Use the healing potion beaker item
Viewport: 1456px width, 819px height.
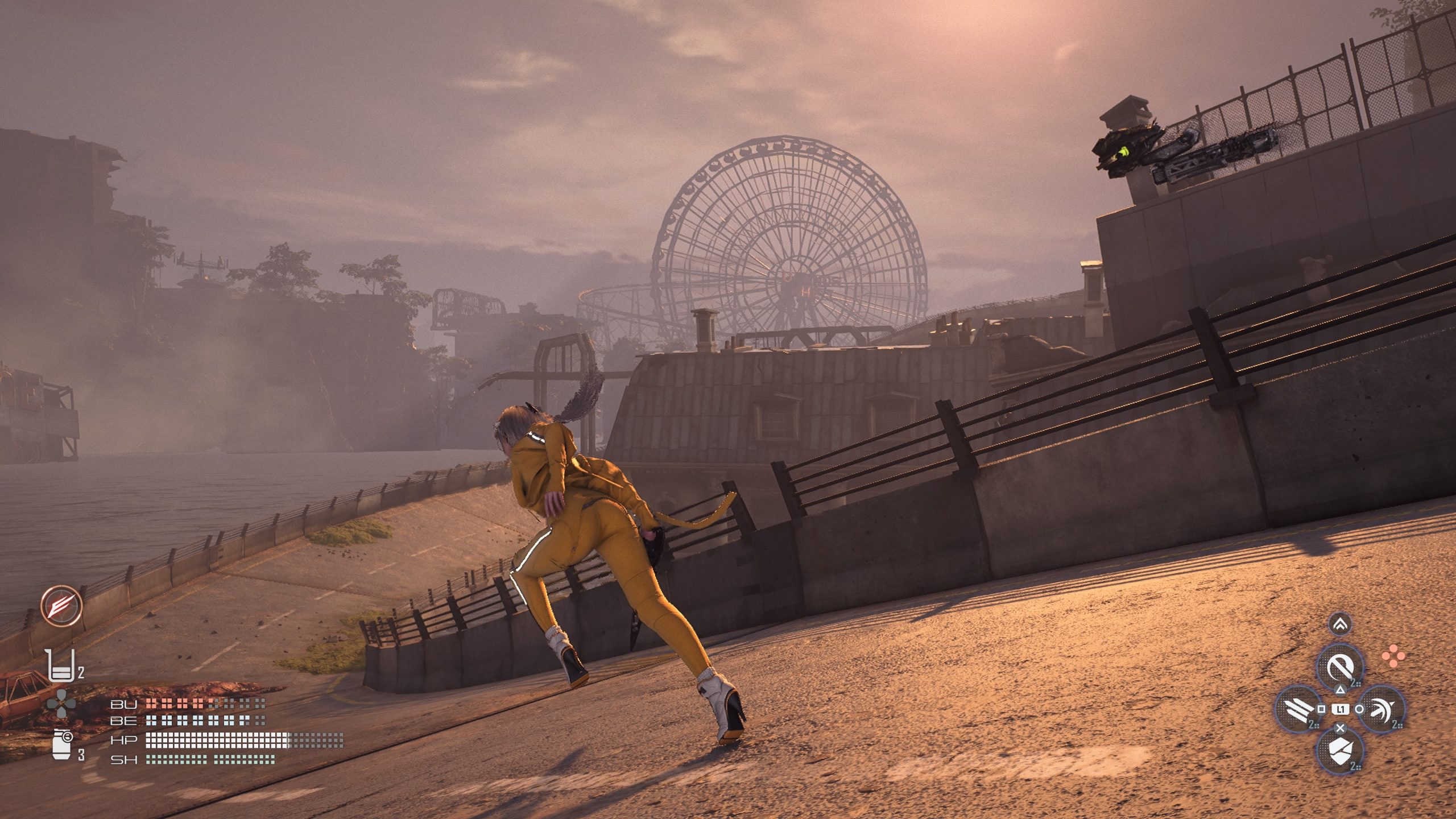pos(61,666)
